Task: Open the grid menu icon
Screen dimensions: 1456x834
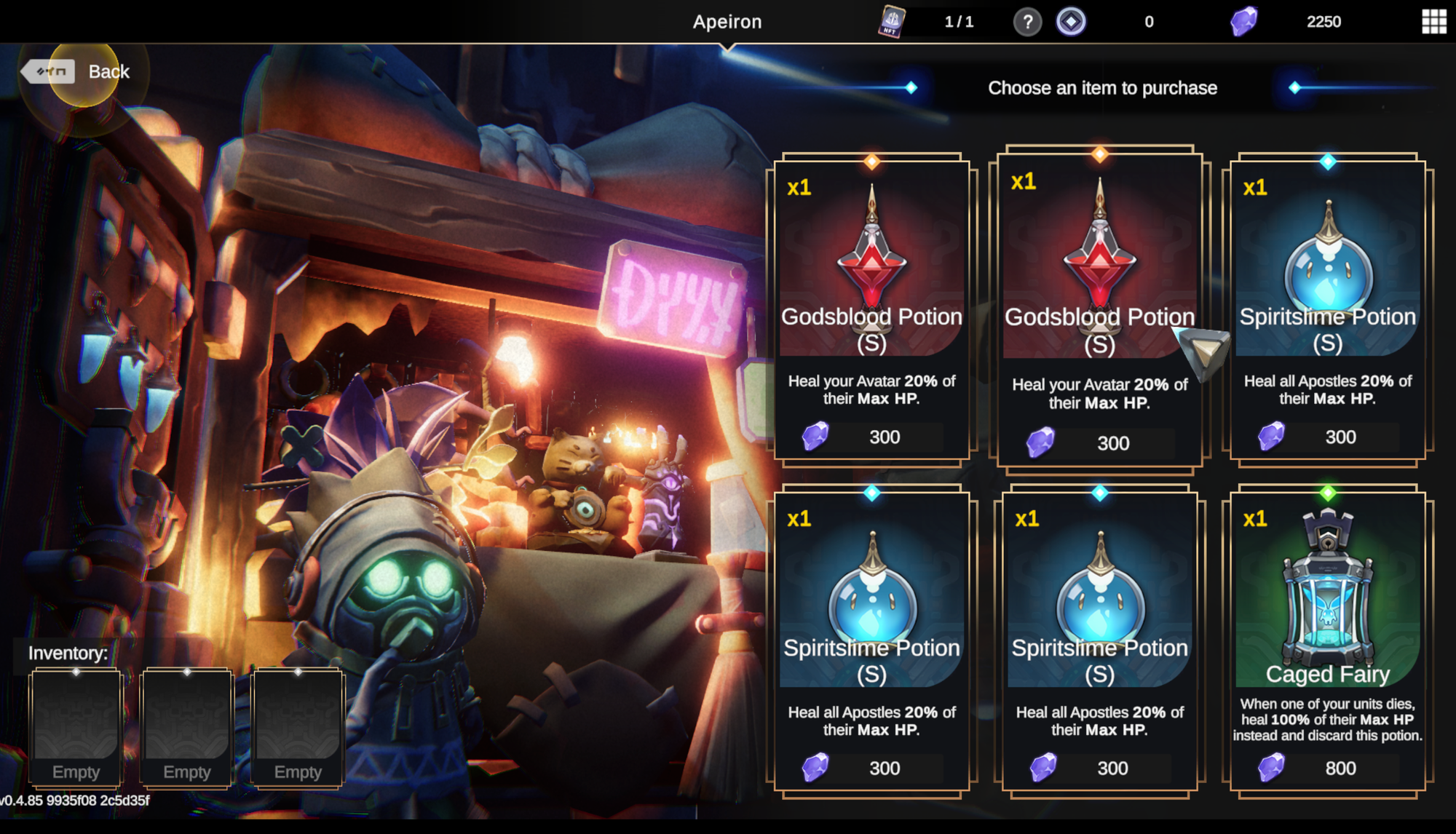Action: (x=1433, y=22)
